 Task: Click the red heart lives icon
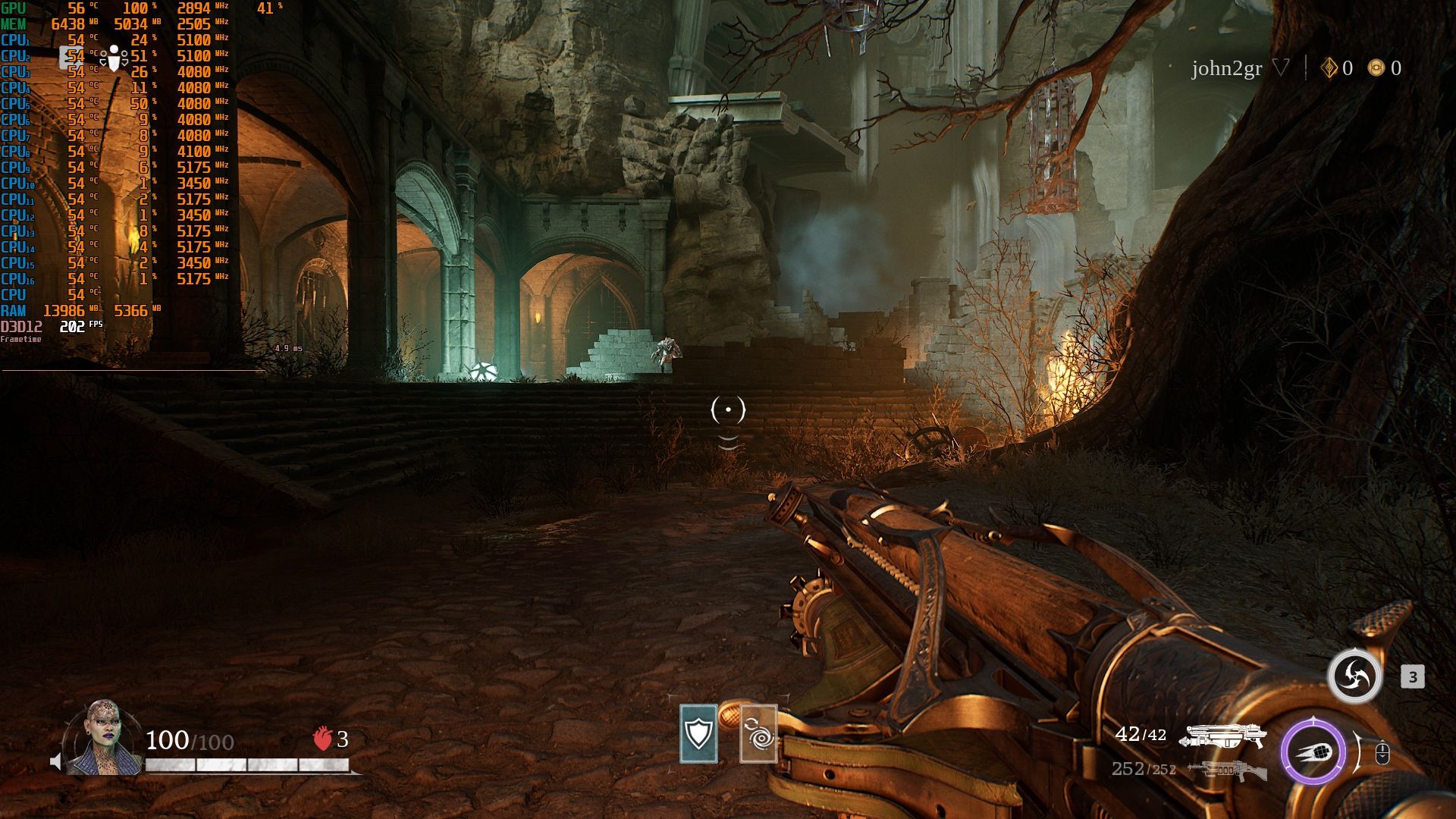(x=322, y=739)
